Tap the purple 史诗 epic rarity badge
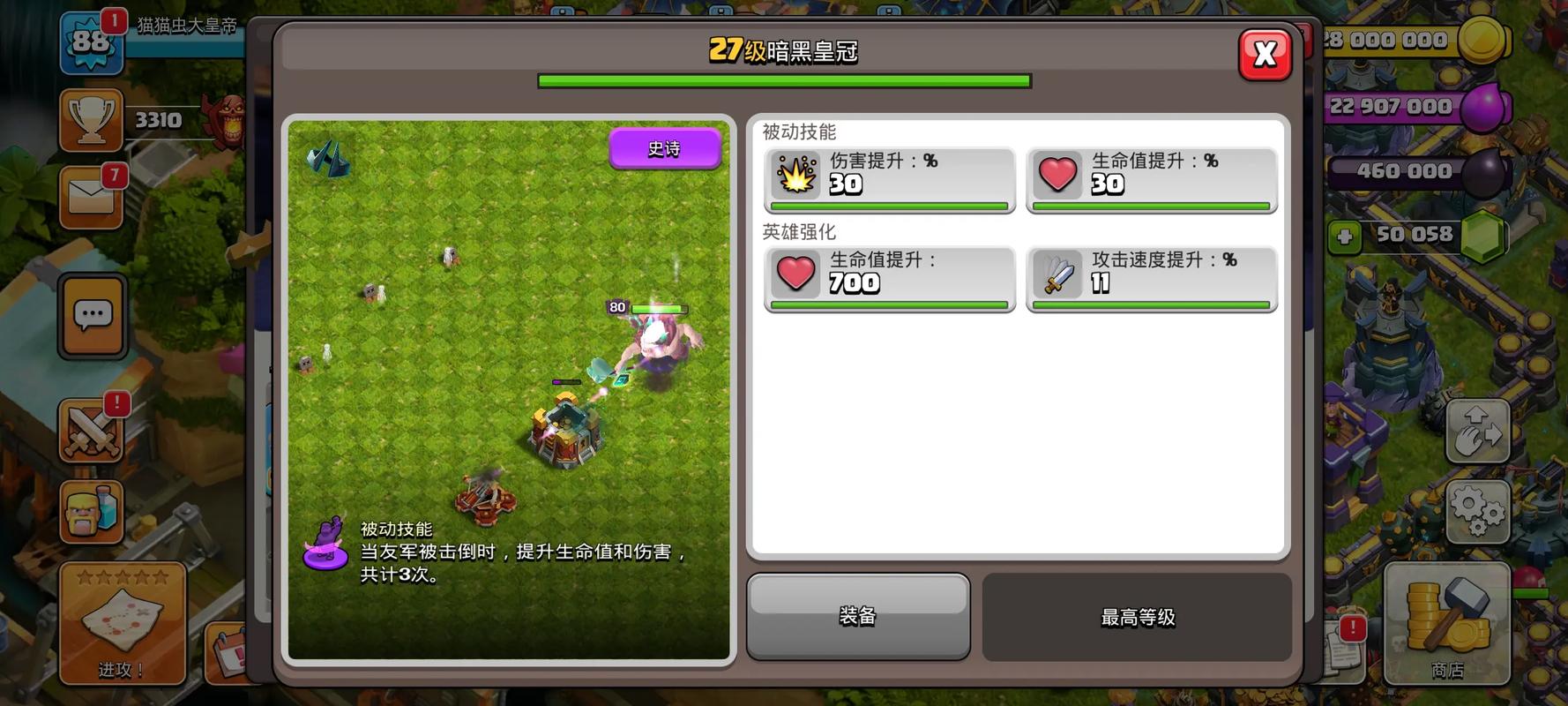Image resolution: width=1568 pixels, height=706 pixels. click(x=665, y=148)
